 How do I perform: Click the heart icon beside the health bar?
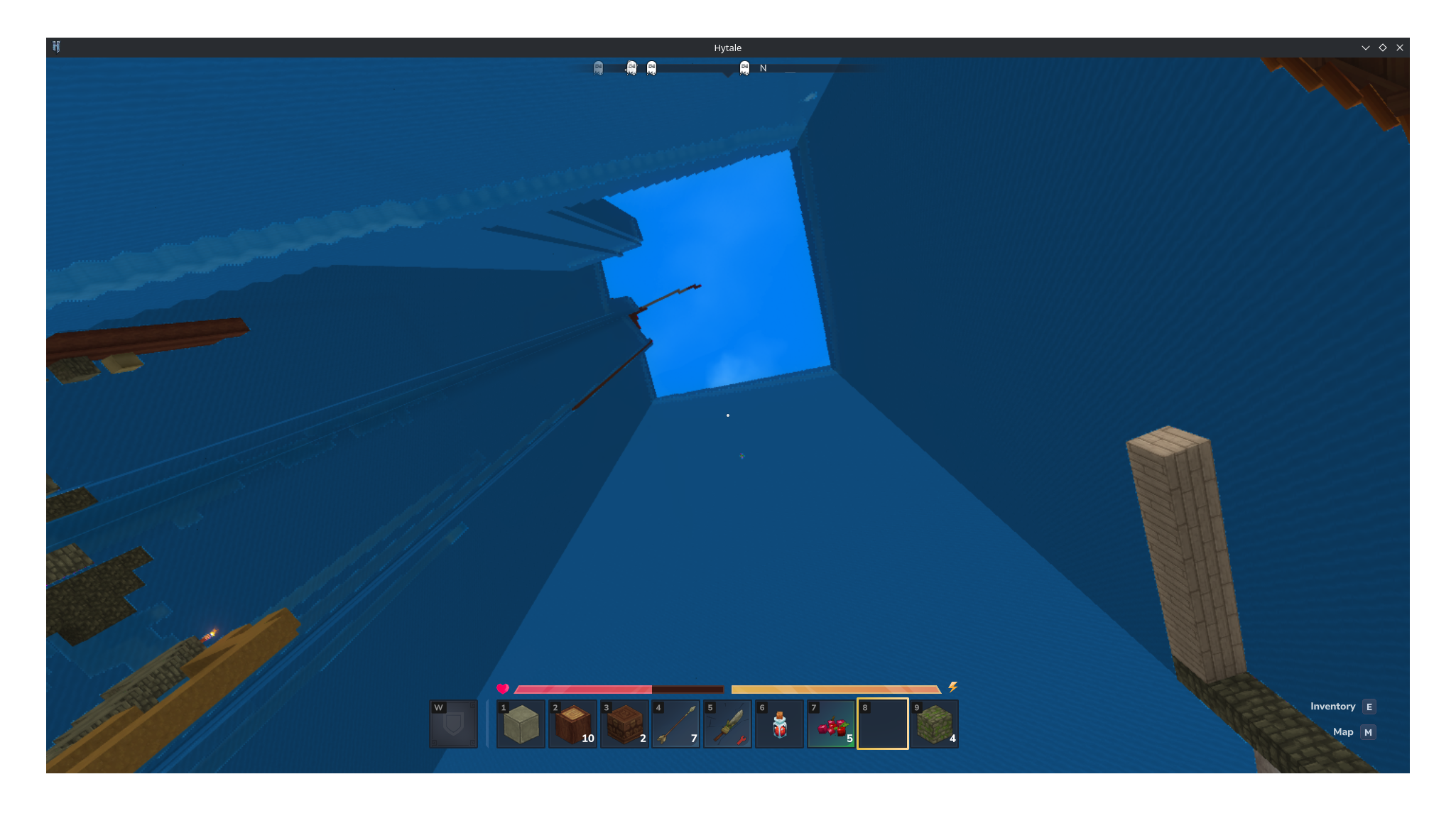(x=502, y=689)
